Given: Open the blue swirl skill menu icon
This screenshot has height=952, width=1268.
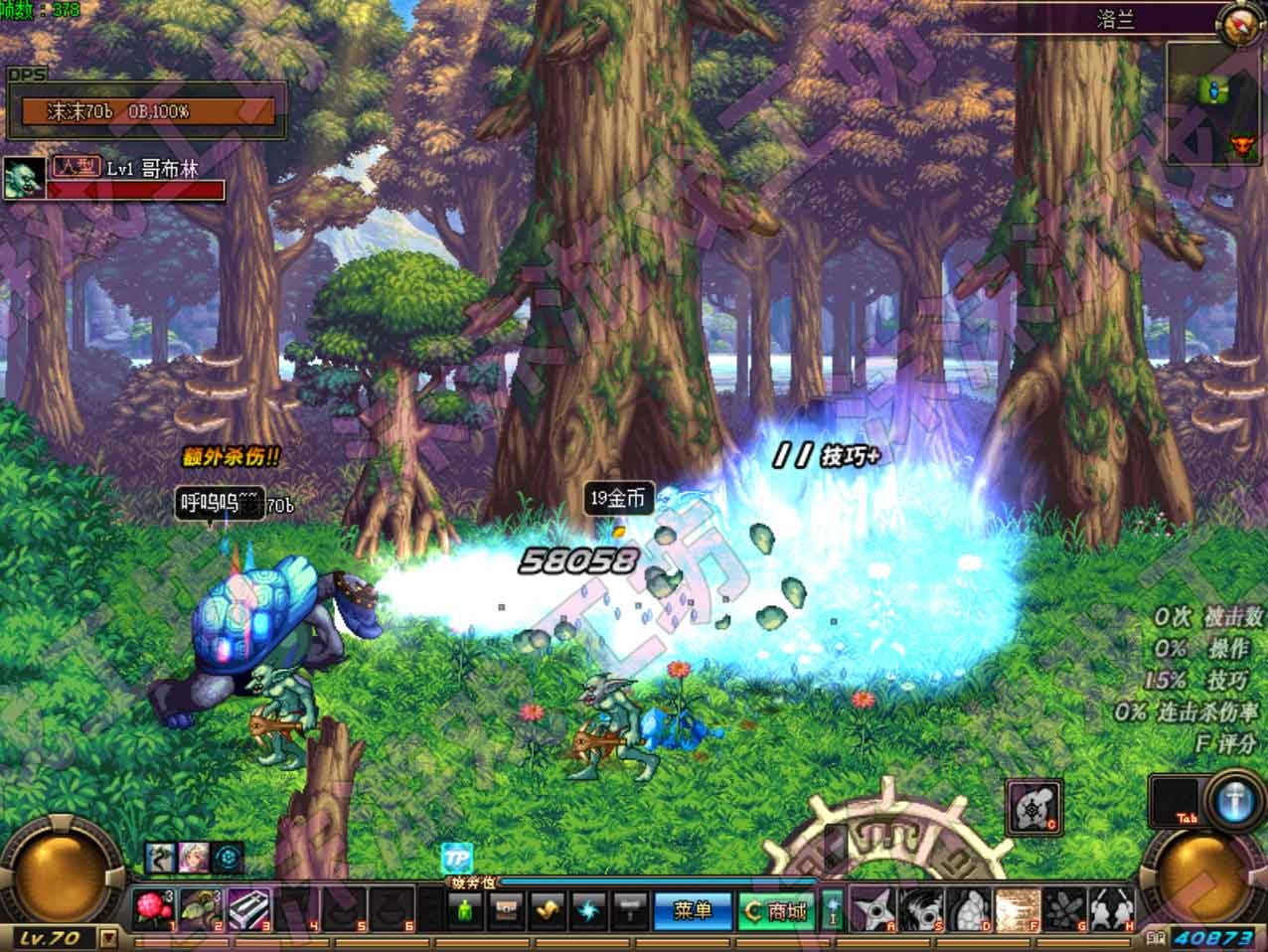Looking at the screenshot, I should [589, 909].
